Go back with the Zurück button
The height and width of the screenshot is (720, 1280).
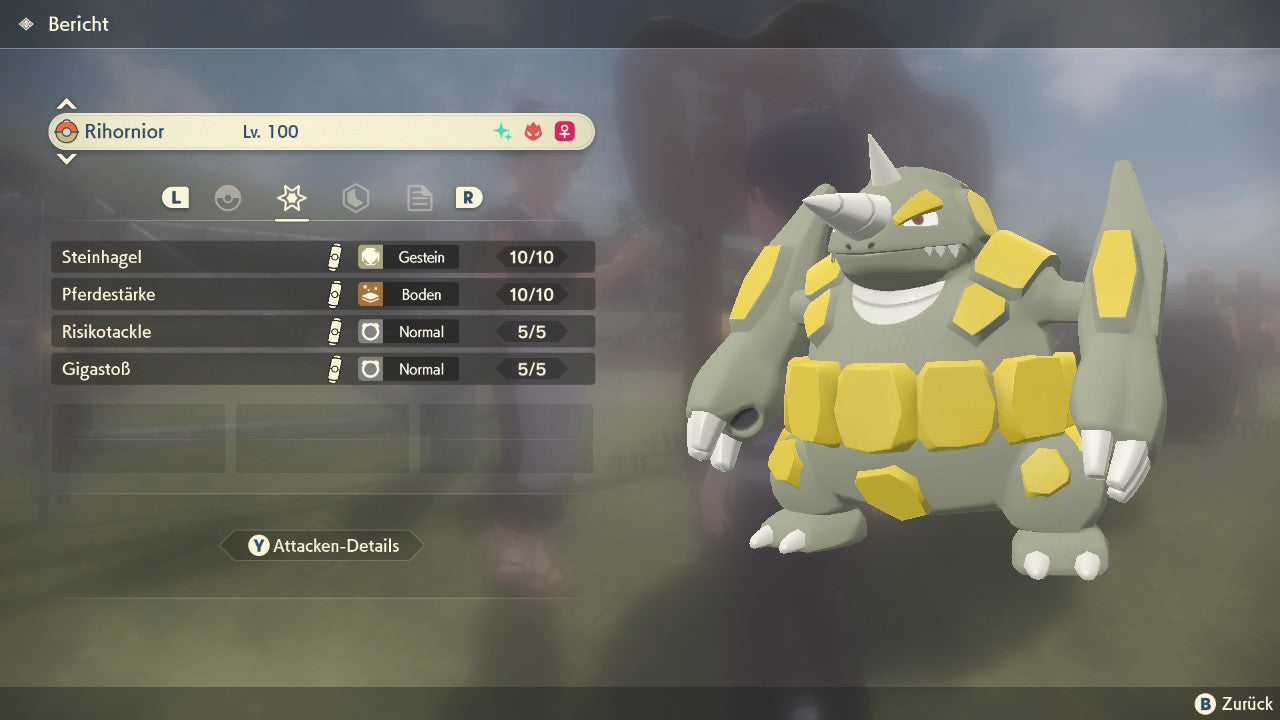(x=1234, y=704)
